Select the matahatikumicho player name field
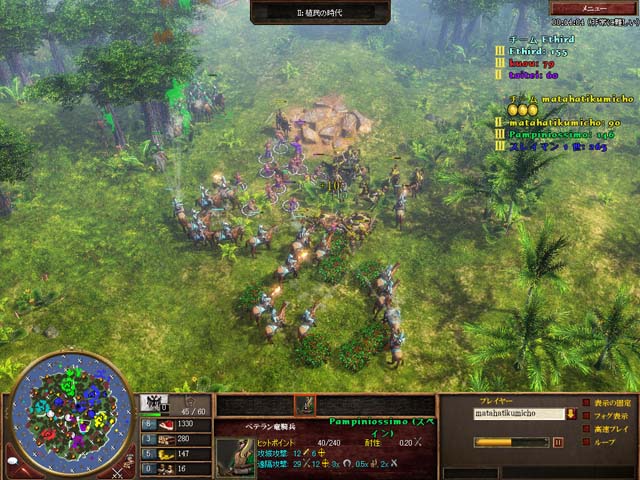640x480 pixels. coord(518,412)
